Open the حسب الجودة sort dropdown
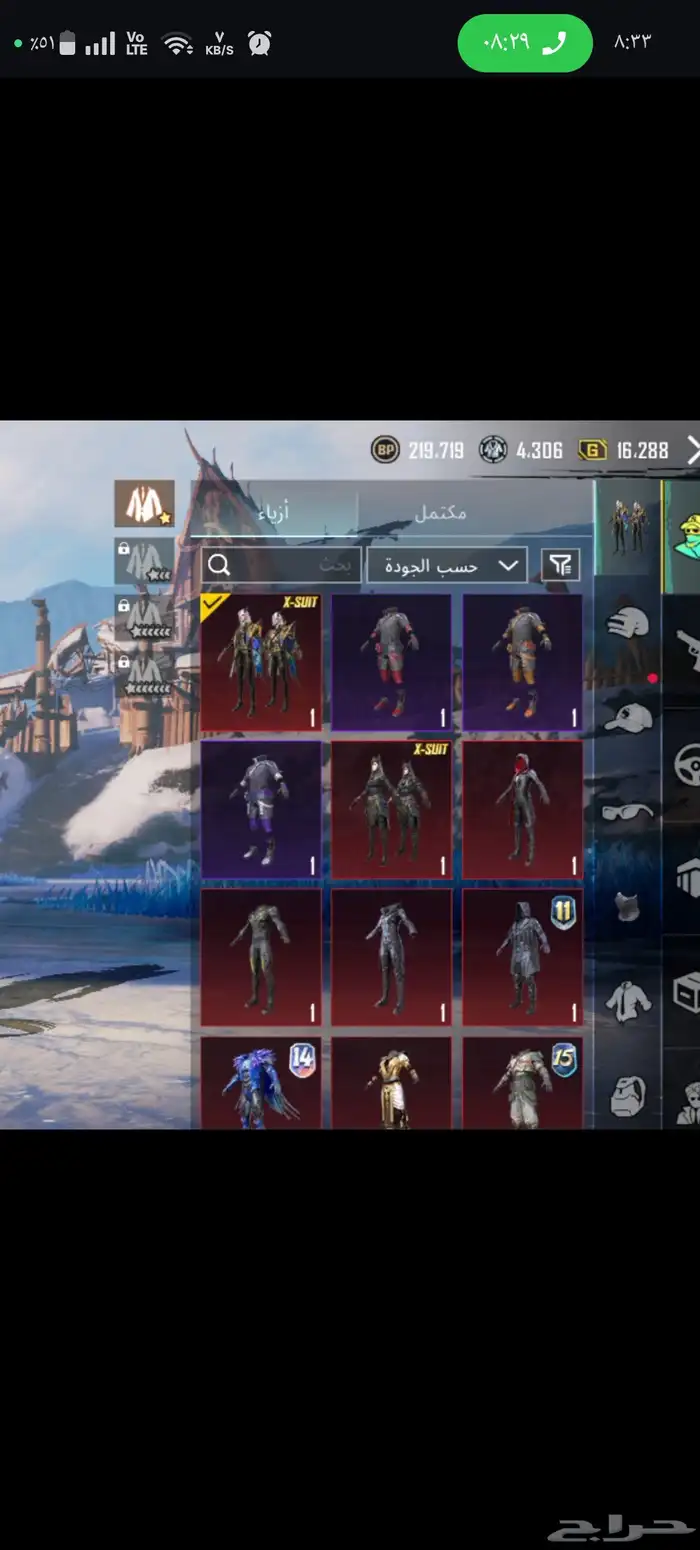Screen dimensions: 700x1550 click(446, 565)
